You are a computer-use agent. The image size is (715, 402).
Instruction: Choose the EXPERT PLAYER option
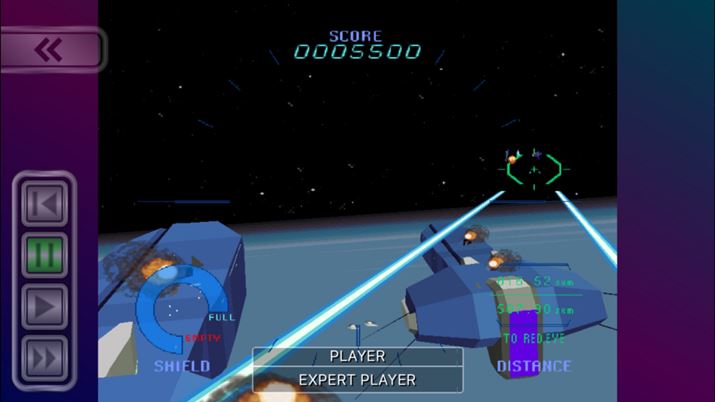point(357,380)
